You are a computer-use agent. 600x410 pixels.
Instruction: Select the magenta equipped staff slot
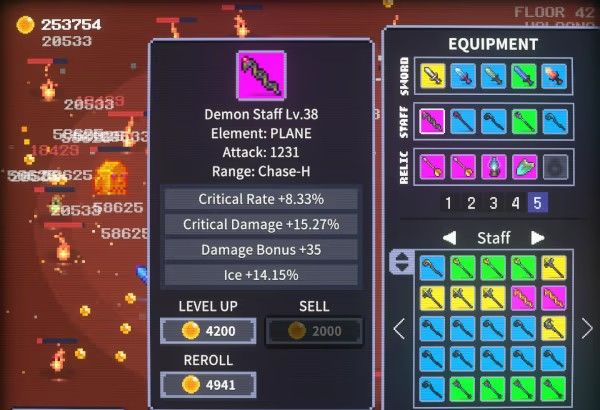click(432, 121)
